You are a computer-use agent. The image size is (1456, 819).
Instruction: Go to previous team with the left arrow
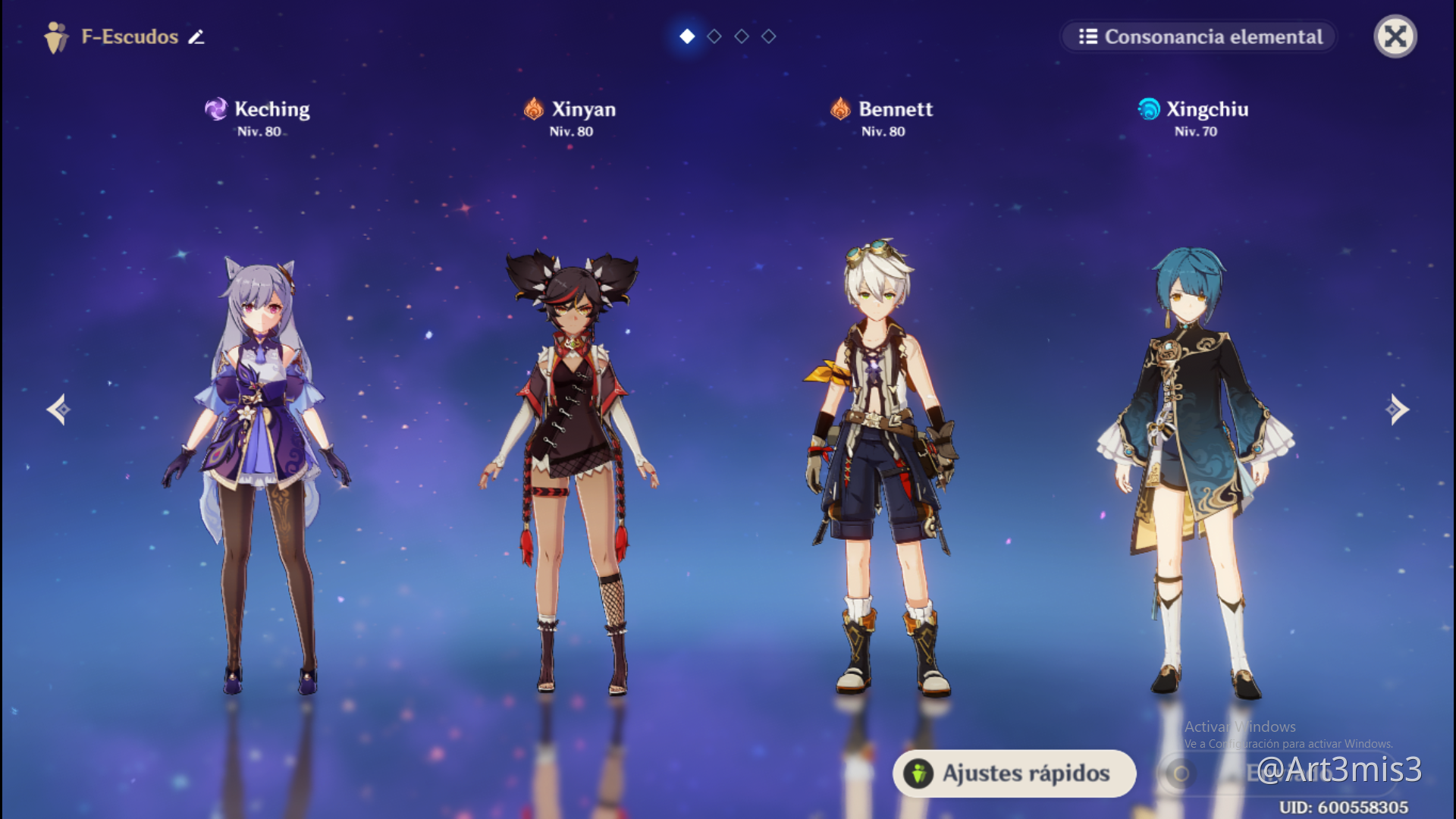click(57, 409)
